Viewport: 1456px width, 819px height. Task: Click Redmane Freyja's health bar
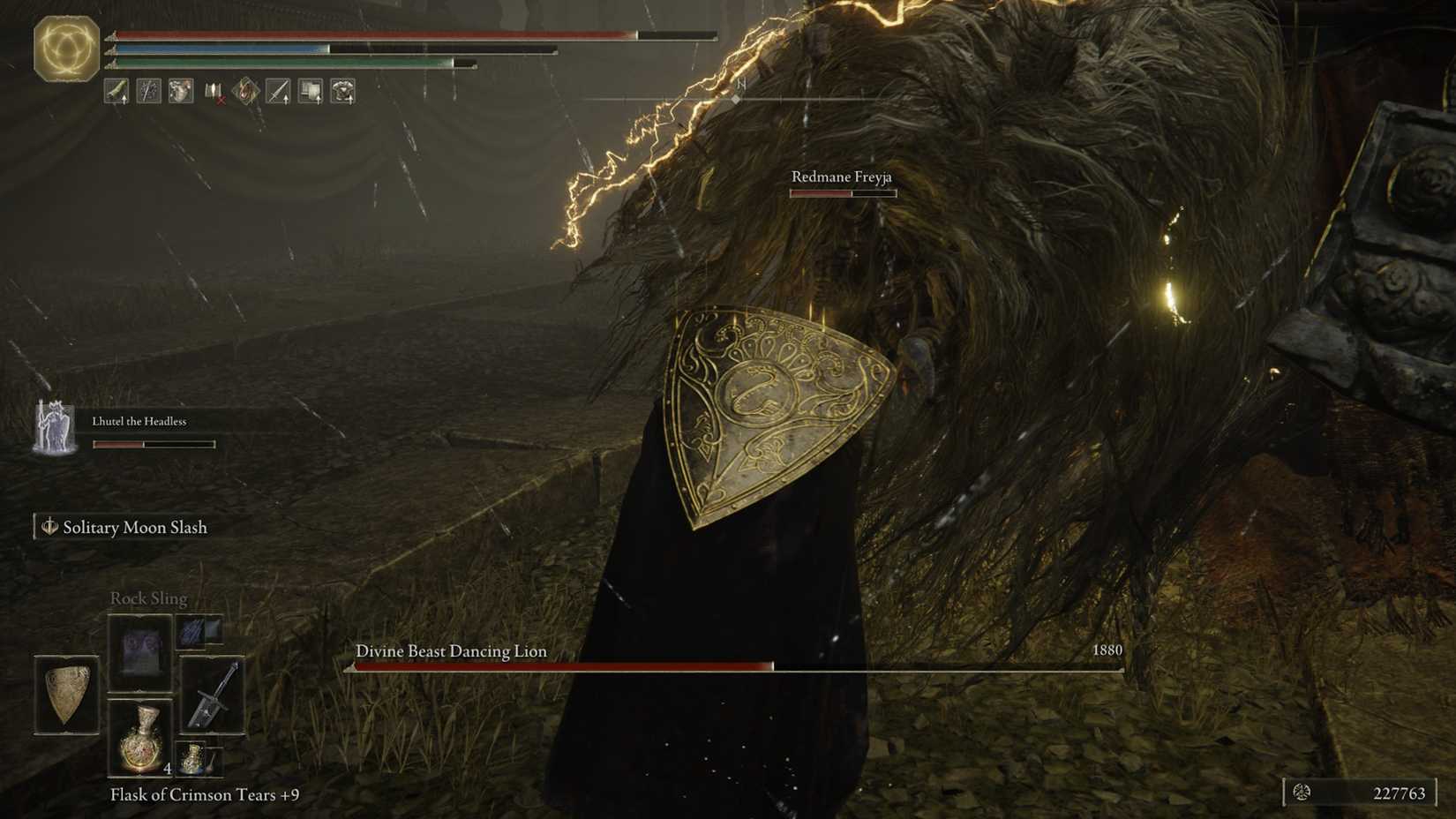pos(841,192)
